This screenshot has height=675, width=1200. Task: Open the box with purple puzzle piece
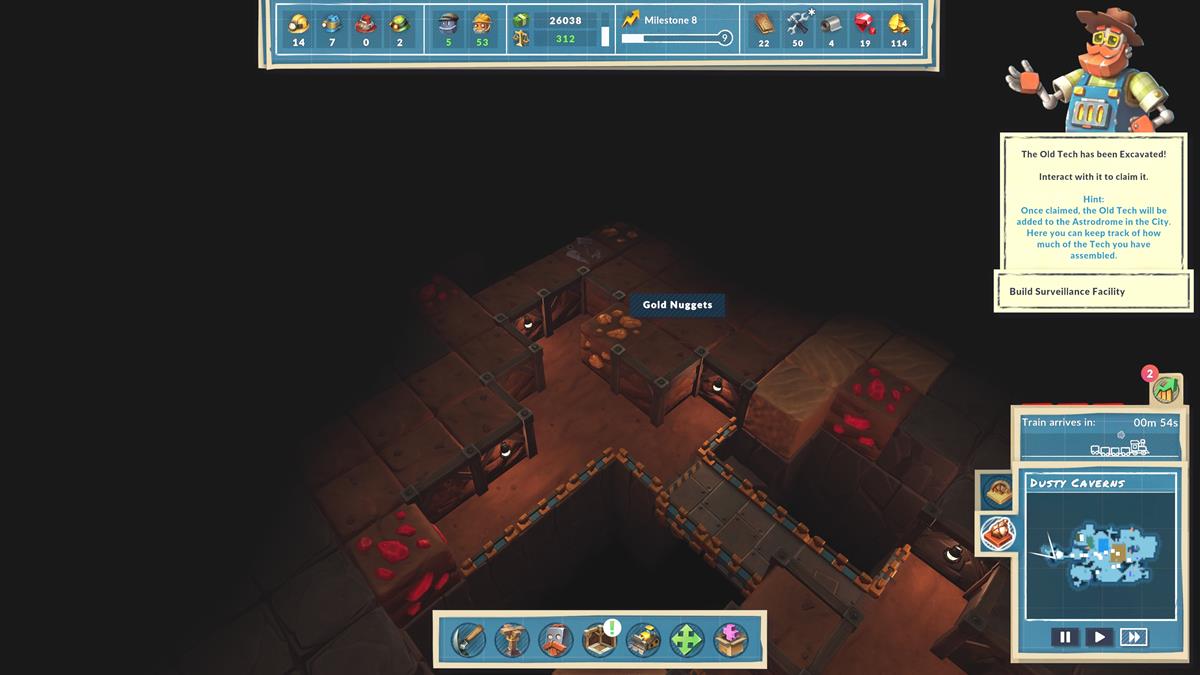point(731,639)
